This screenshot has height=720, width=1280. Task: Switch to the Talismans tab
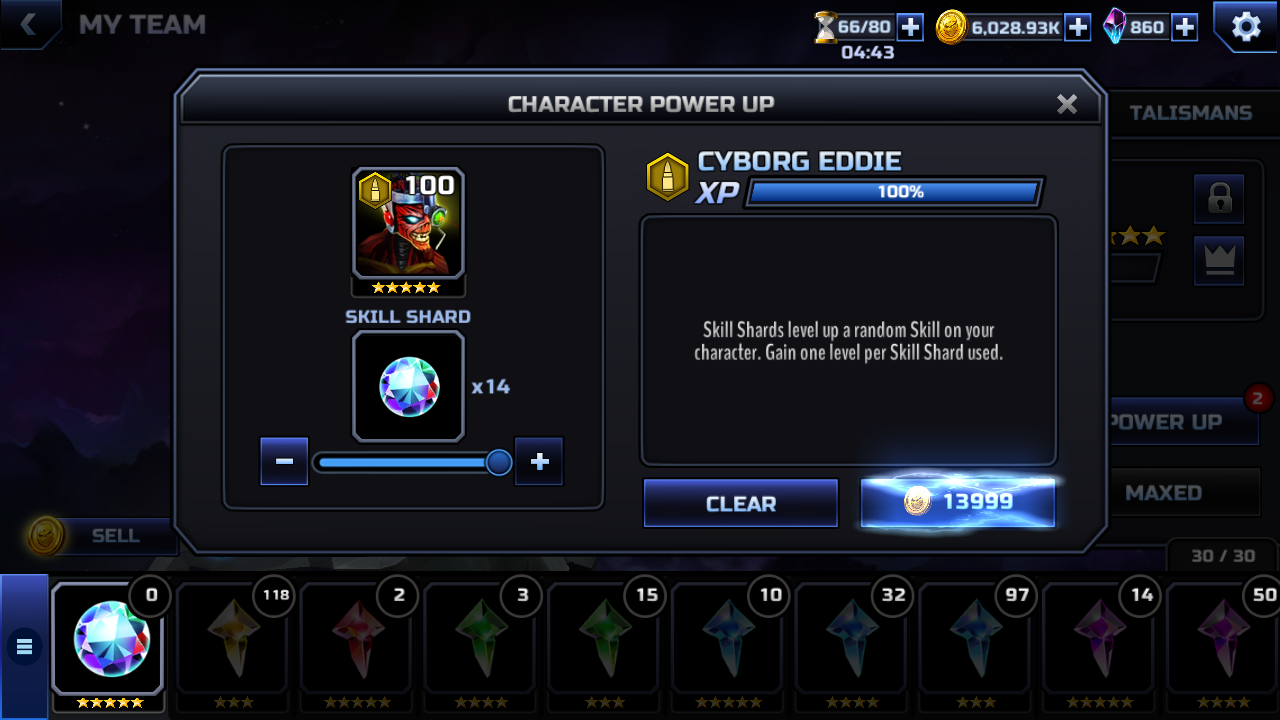point(1190,113)
